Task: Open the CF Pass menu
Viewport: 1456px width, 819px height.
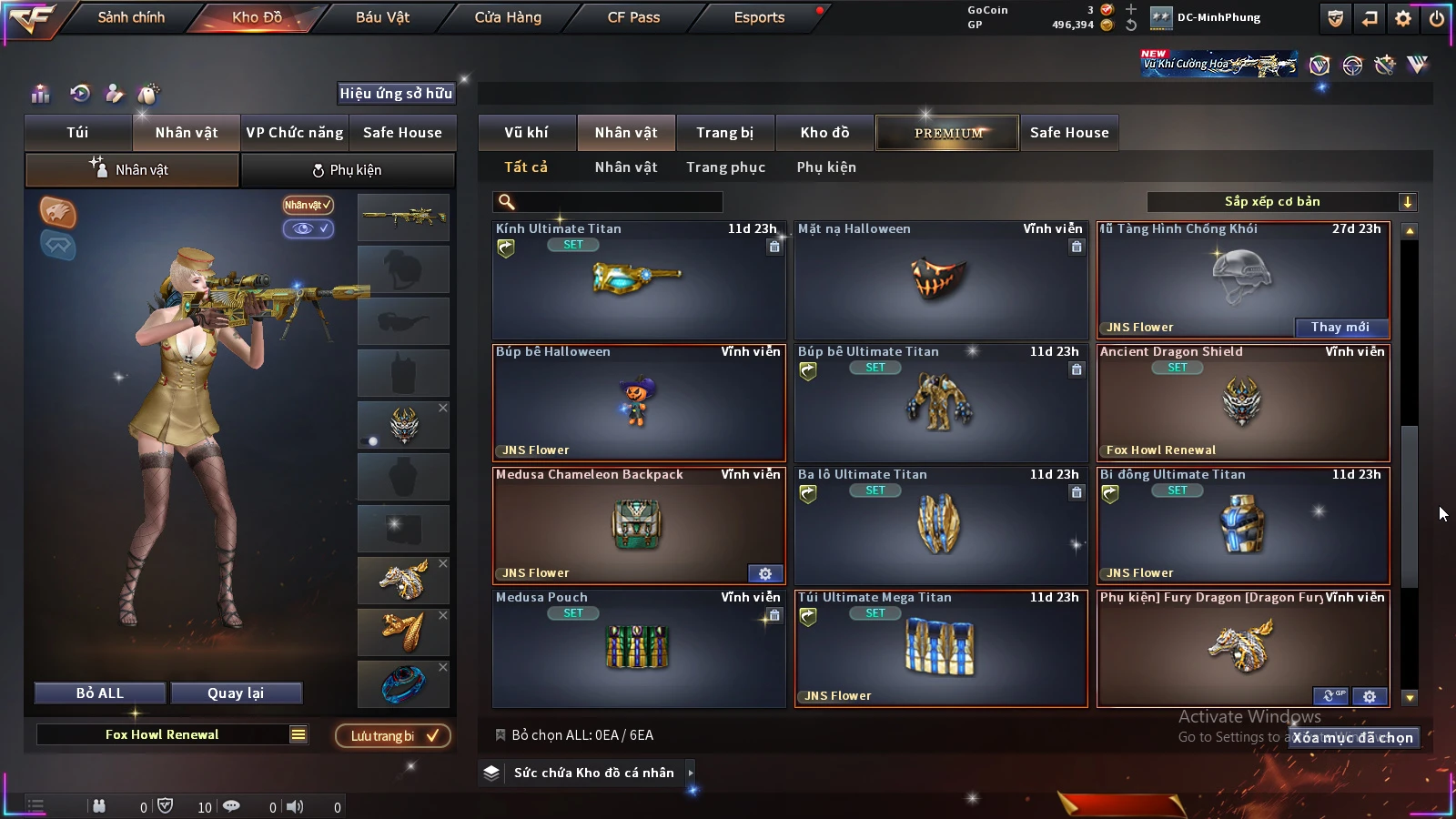Action: tap(633, 17)
